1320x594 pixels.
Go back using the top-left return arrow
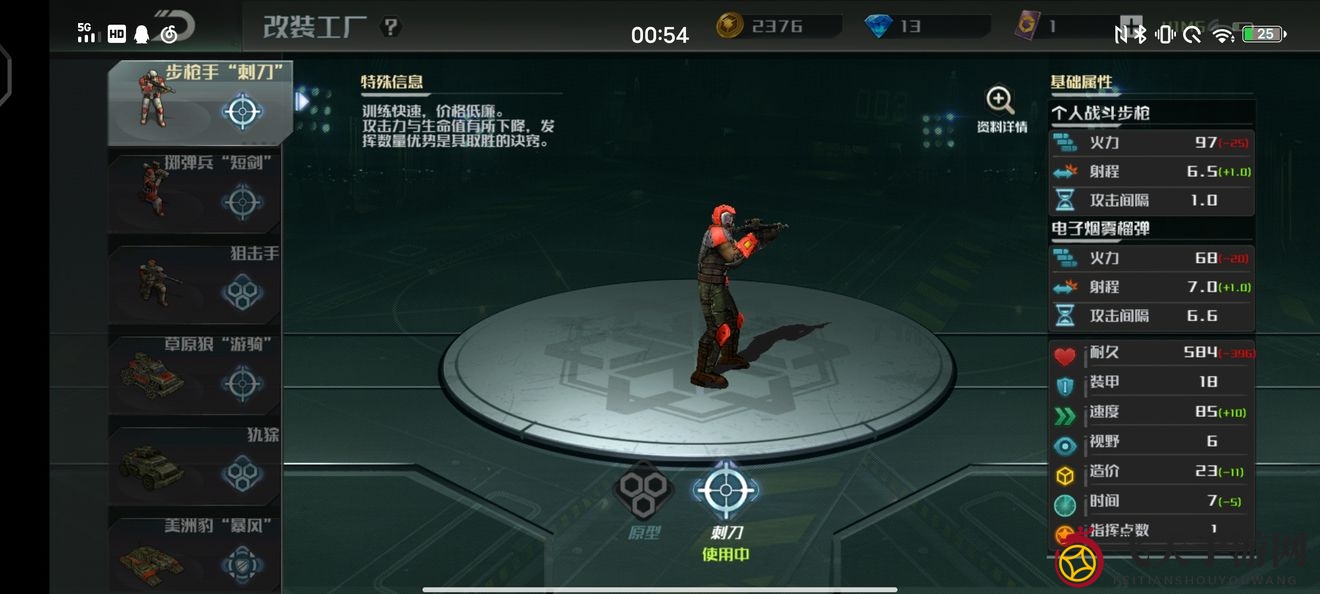point(186,27)
